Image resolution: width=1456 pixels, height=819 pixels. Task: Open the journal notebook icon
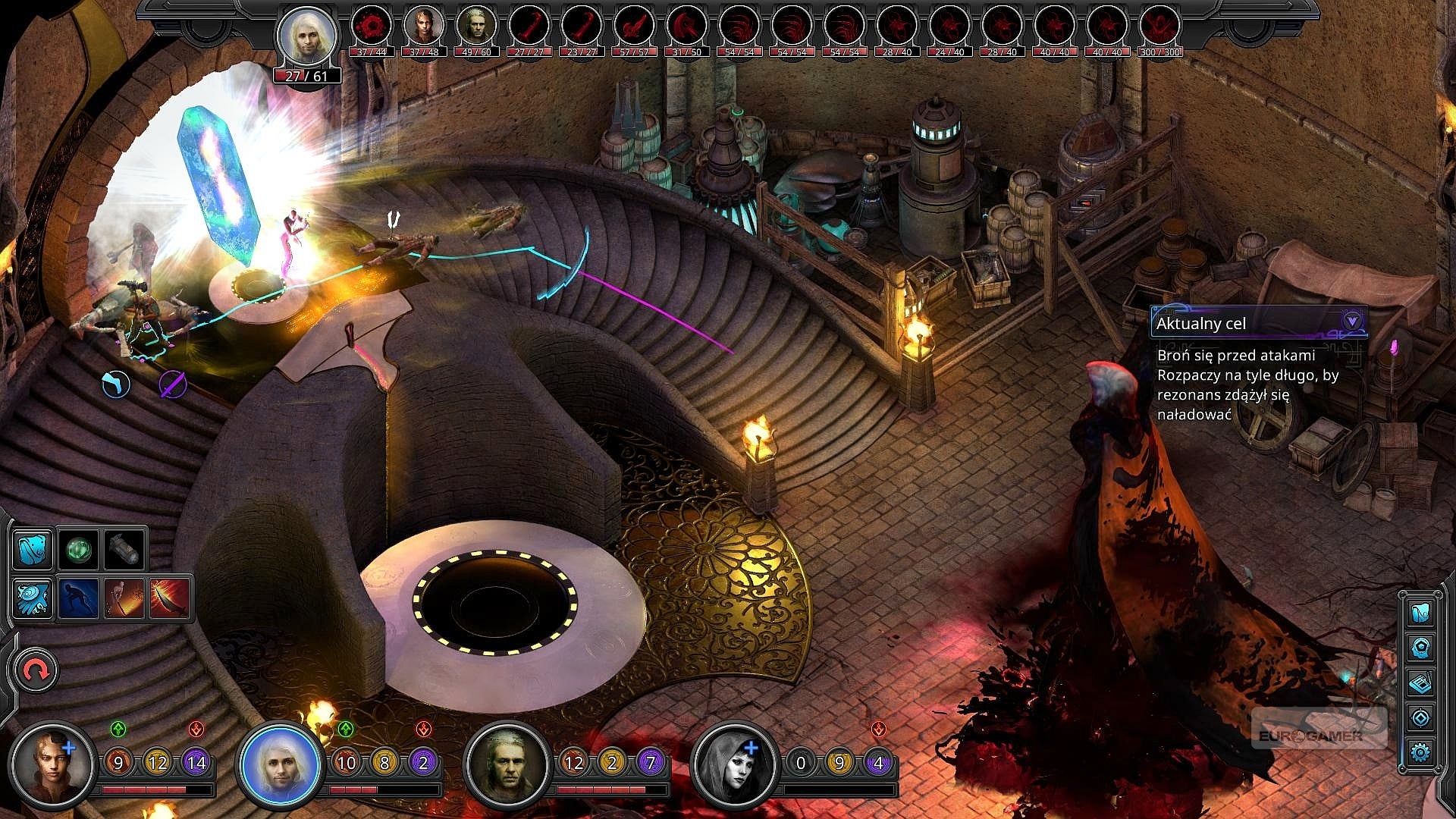tap(1420, 682)
